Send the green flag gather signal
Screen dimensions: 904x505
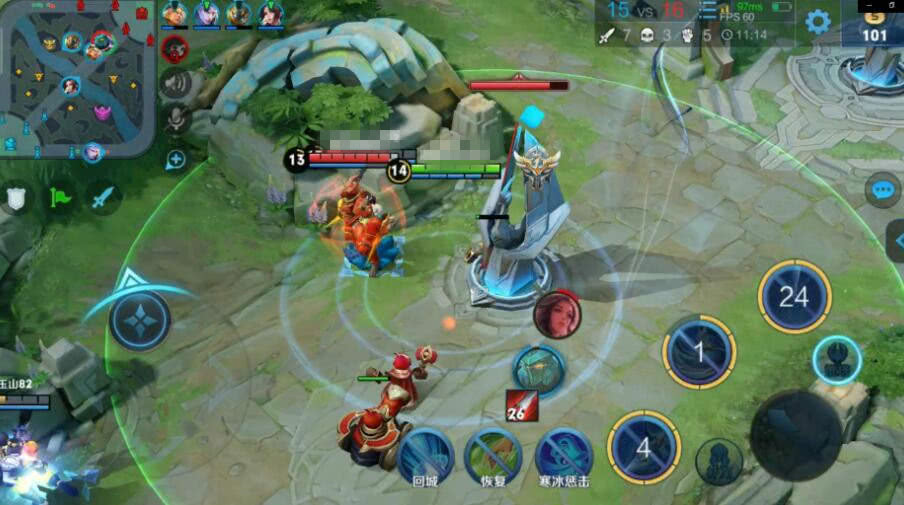[60, 198]
